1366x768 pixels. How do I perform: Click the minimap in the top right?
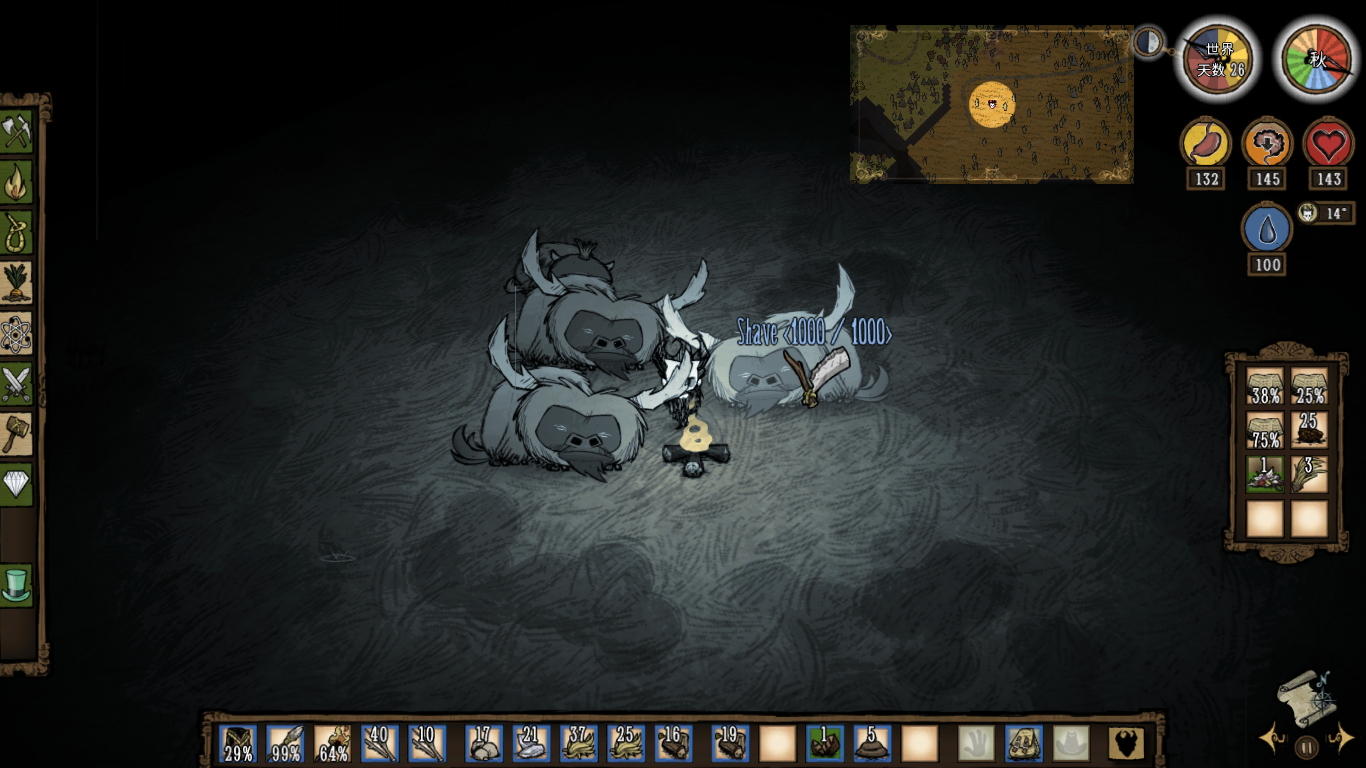point(991,104)
